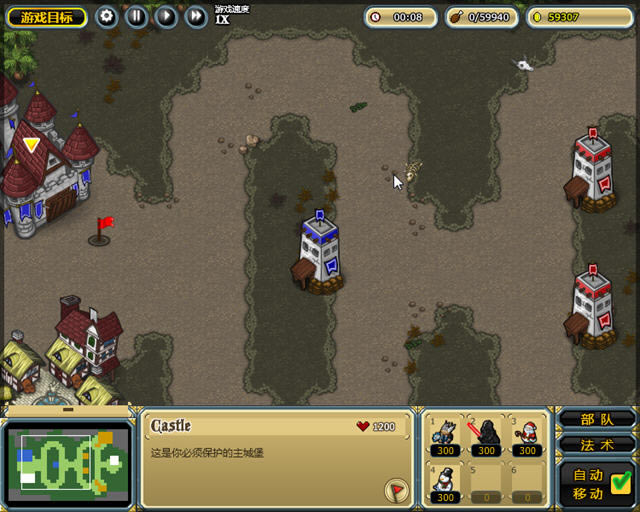Viewport: 640px width, 512px height.
Task: Toggle the 自动移动 auto-move checkbox
Action: pyautogui.click(x=619, y=482)
